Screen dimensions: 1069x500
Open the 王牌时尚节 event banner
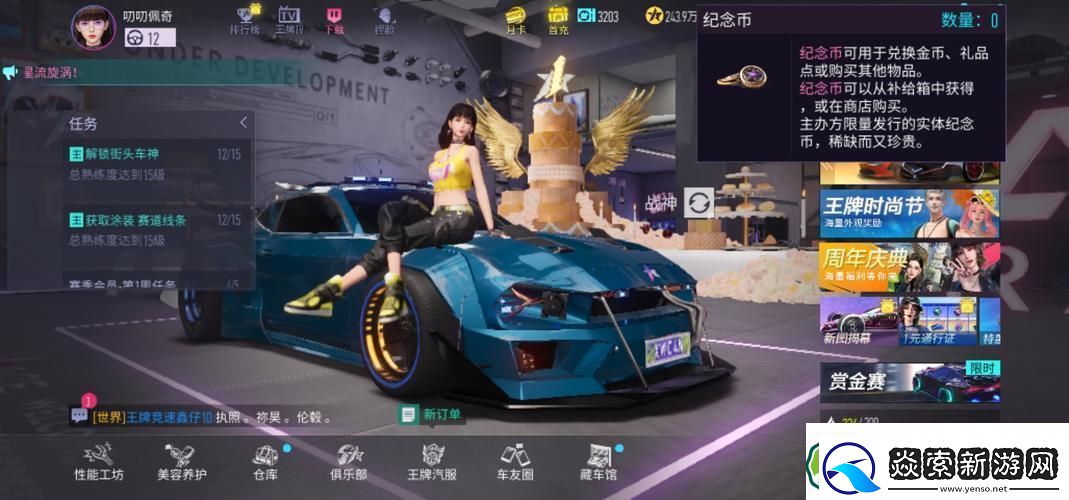pos(908,212)
